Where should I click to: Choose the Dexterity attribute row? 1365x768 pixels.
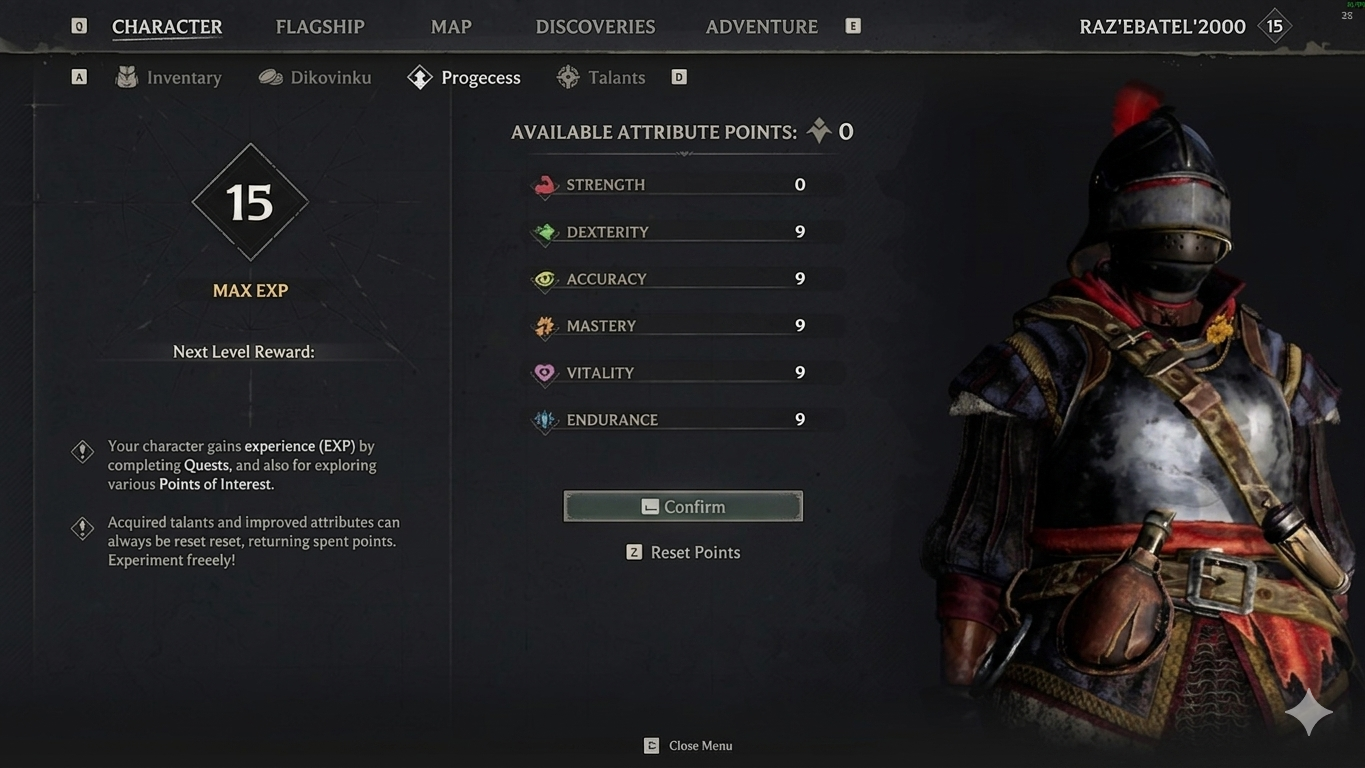685,232
